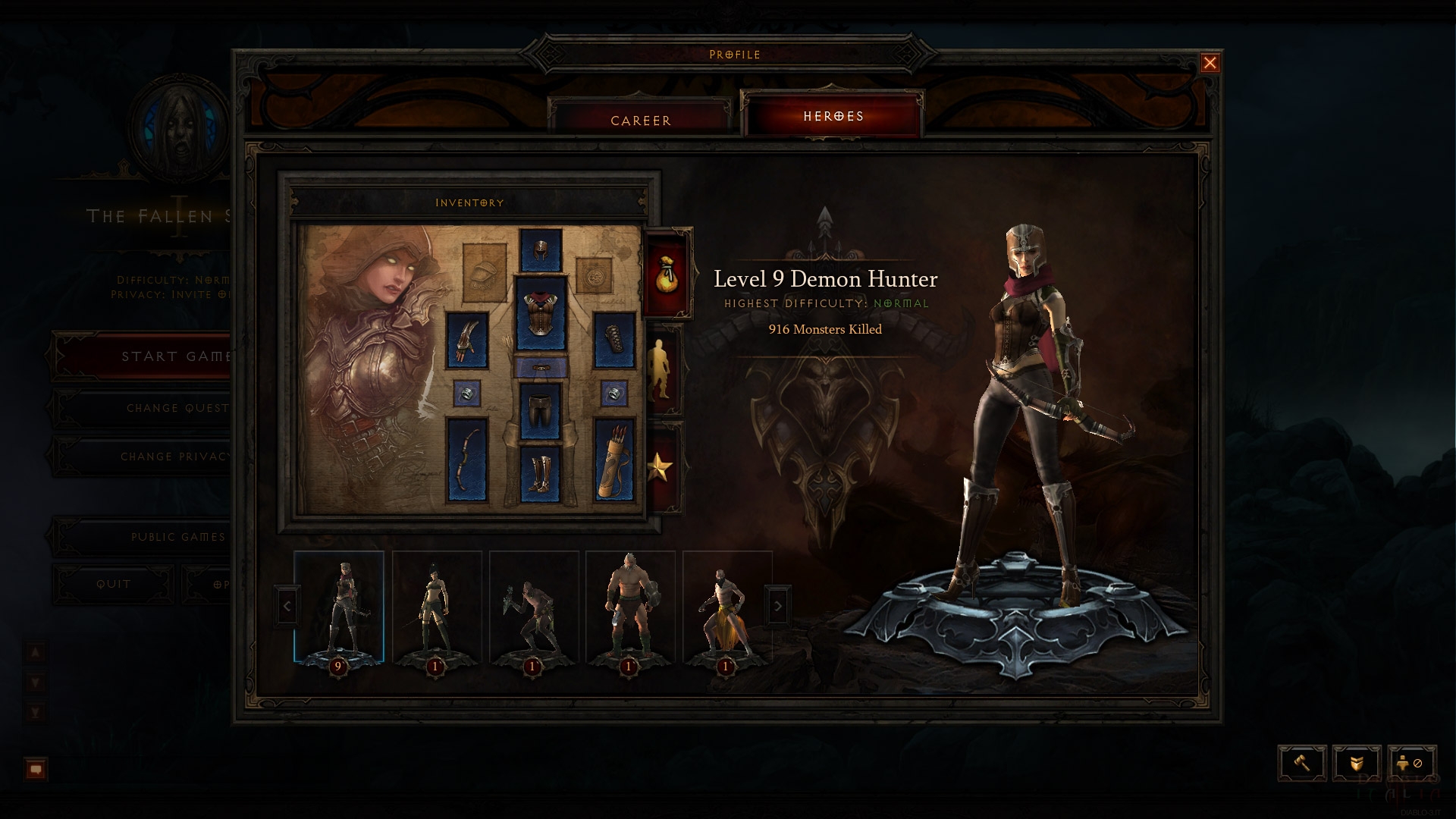1456x819 pixels.
Task: Open the gold star side tab
Action: tap(658, 468)
